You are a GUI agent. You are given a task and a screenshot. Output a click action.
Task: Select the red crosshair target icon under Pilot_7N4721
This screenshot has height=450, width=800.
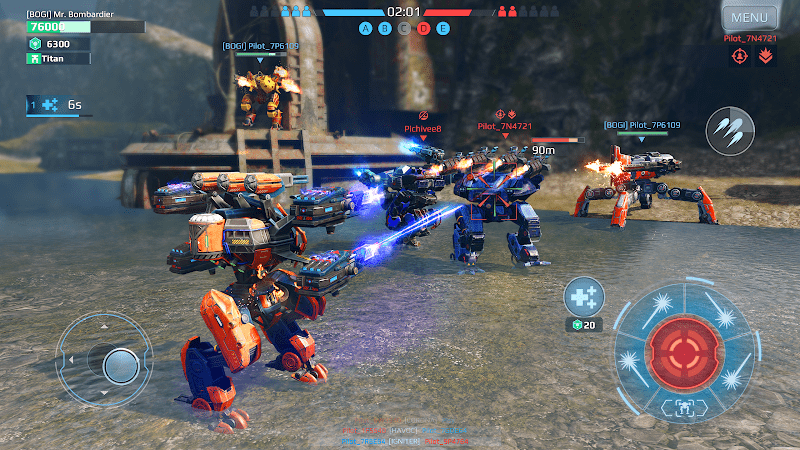[741, 57]
